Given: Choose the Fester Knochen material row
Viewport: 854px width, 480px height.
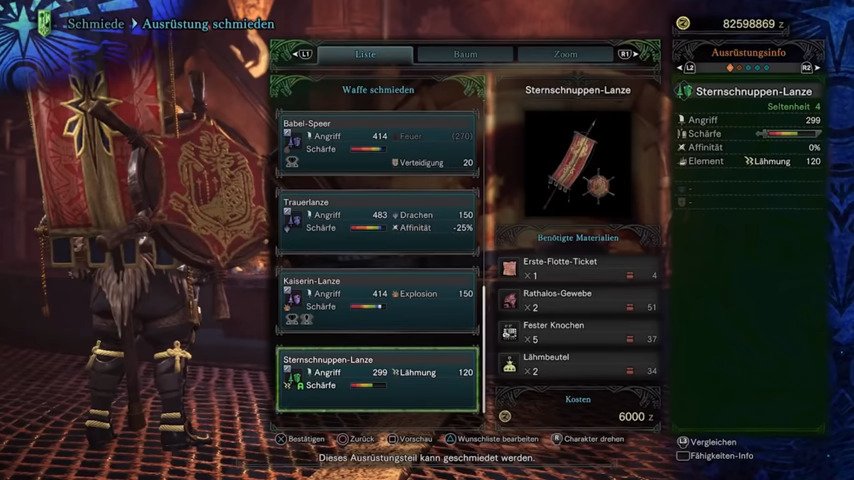Looking at the screenshot, I should click(580, 332).
